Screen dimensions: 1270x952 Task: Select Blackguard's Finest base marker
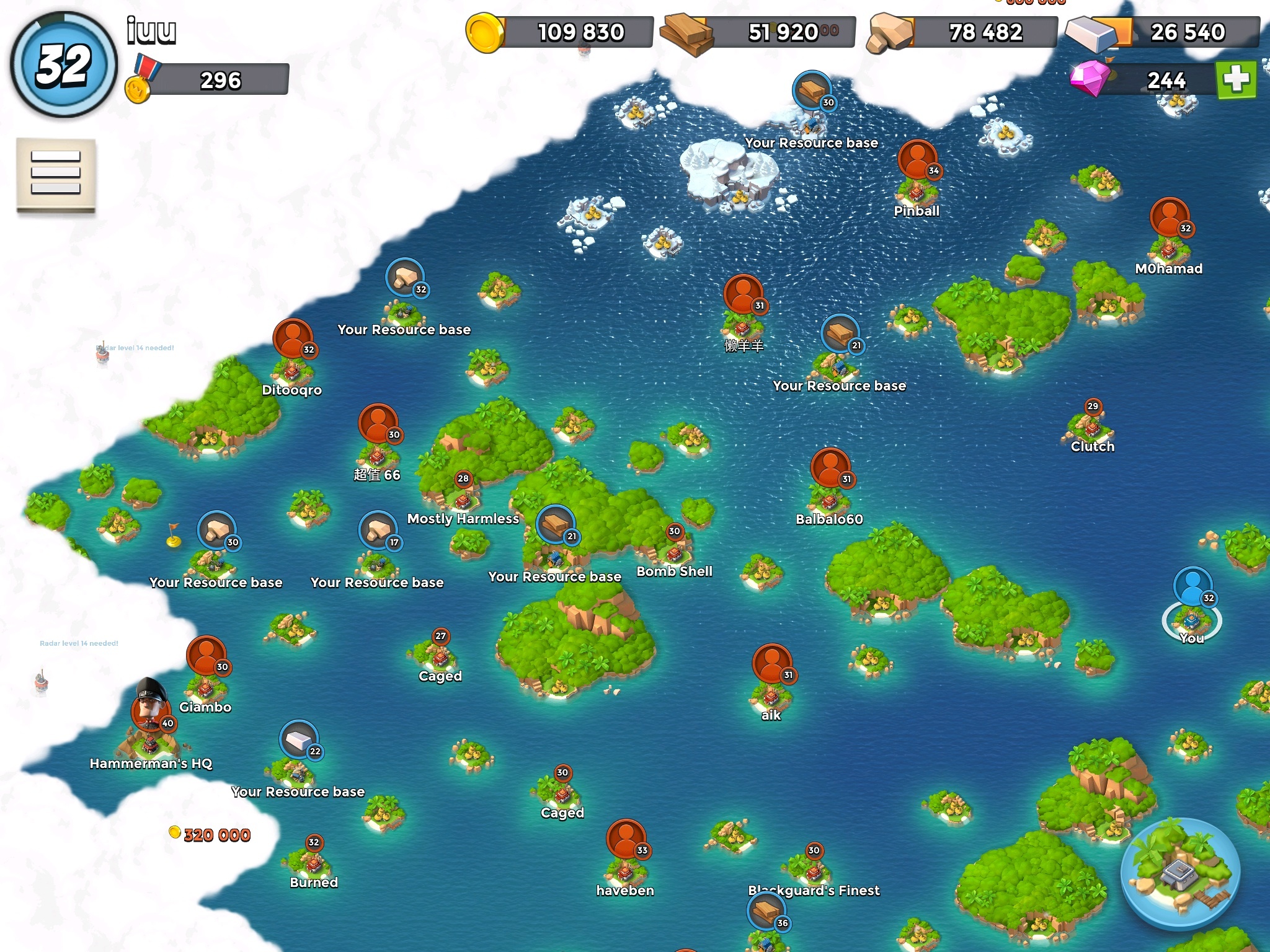coord(814,868)
